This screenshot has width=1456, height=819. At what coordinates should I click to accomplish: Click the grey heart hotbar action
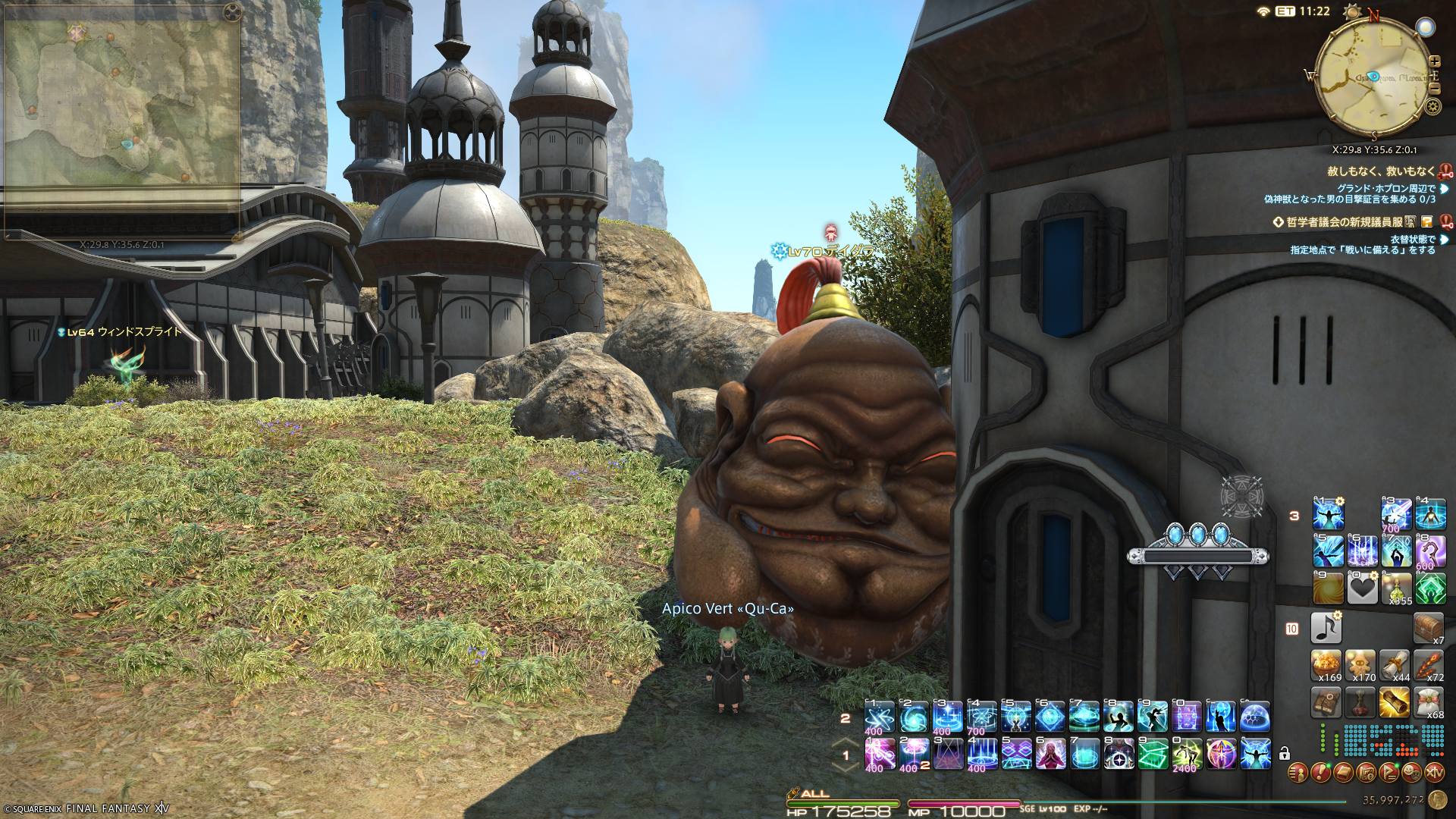click(1362, 588)
